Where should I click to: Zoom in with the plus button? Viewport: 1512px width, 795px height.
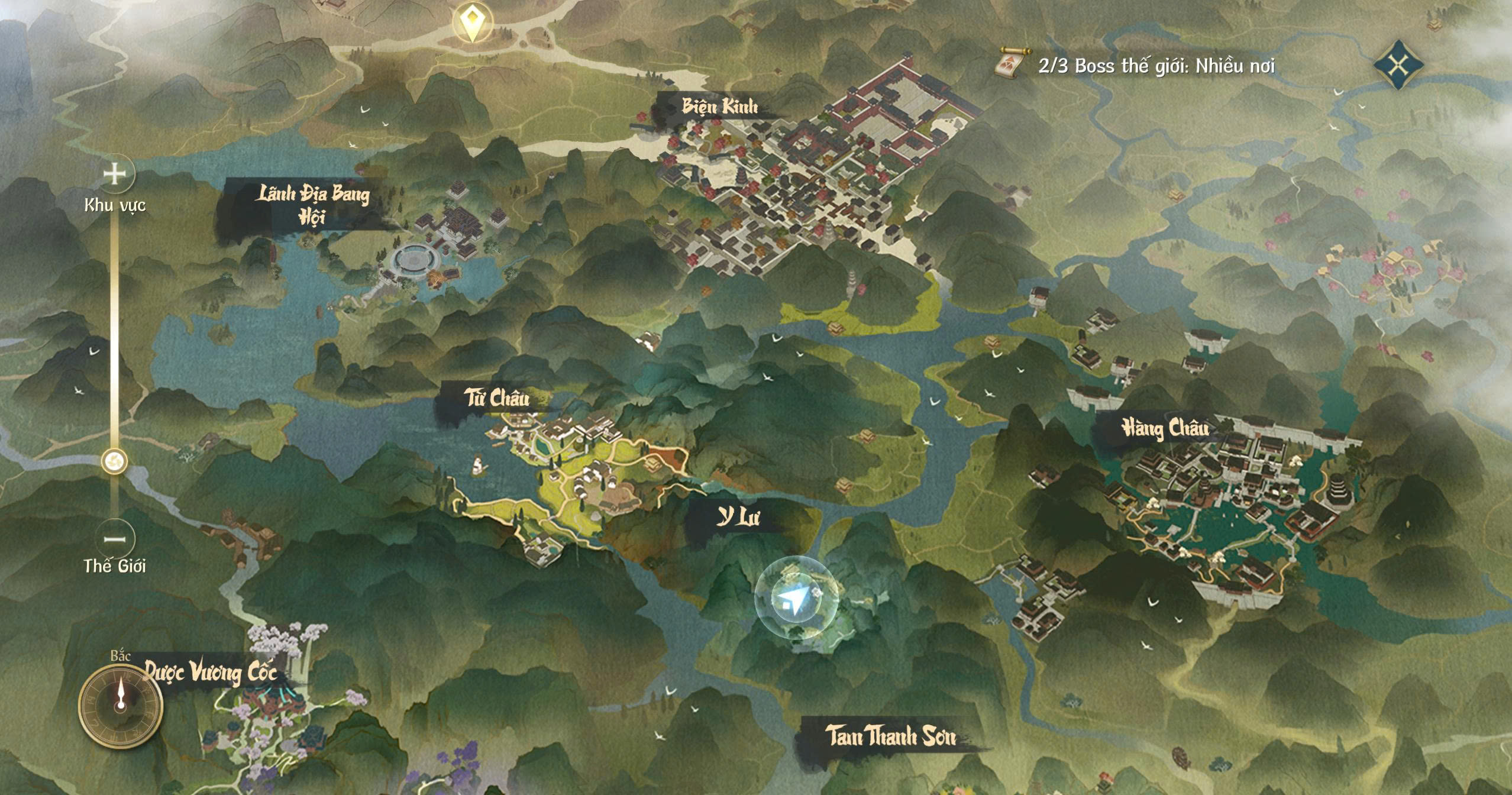[x=115, y=174]
